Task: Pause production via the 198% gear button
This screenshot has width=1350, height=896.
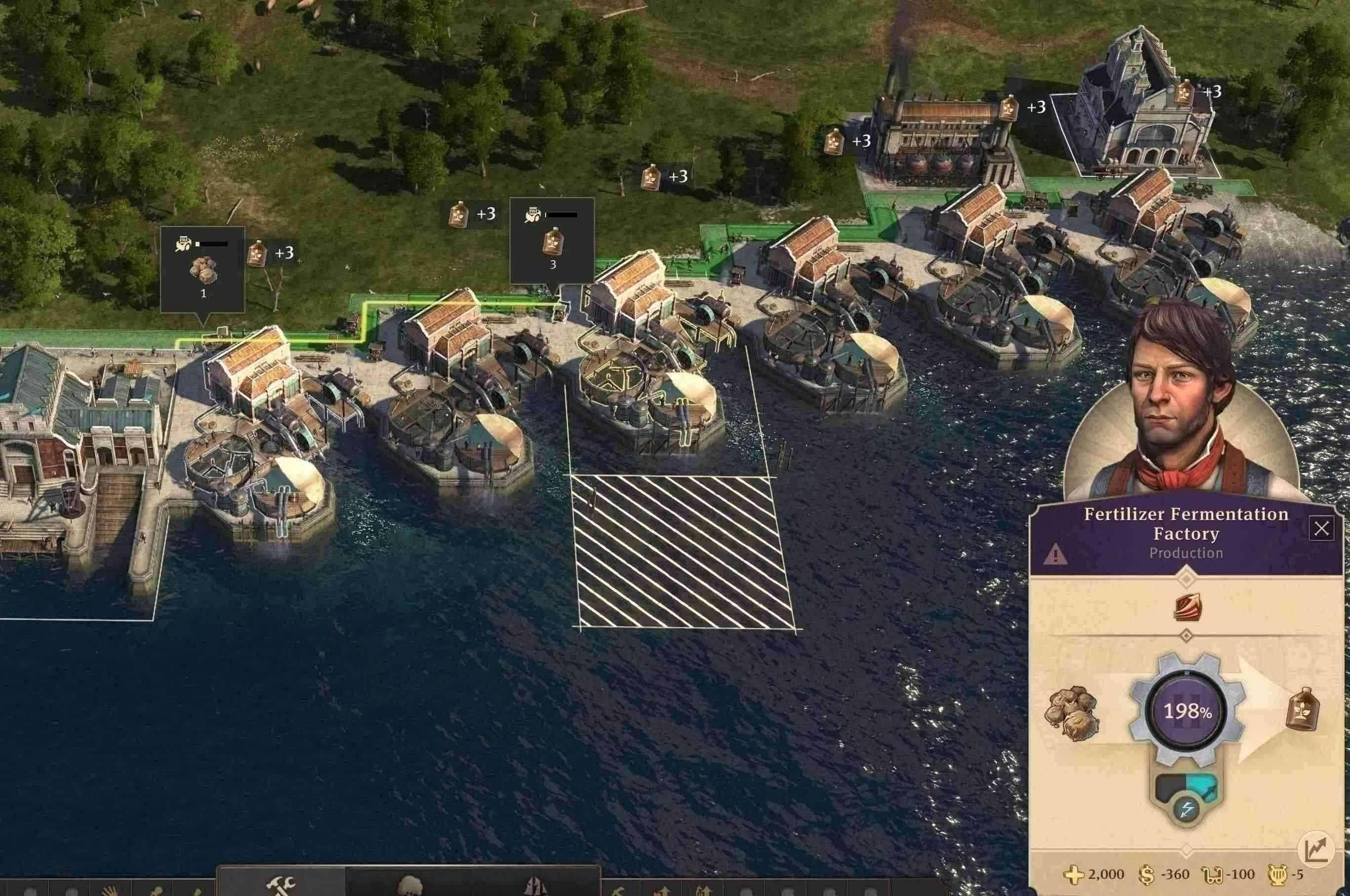Action: coord(1187,711)
